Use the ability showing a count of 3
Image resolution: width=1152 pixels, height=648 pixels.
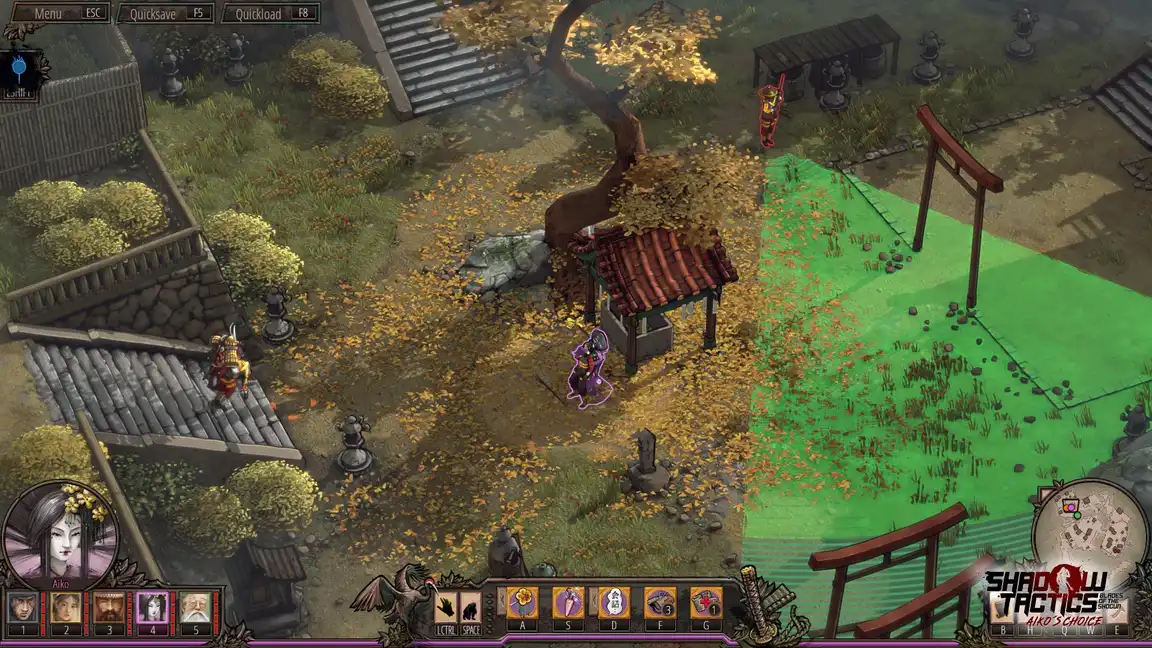[x=660, y=602]
